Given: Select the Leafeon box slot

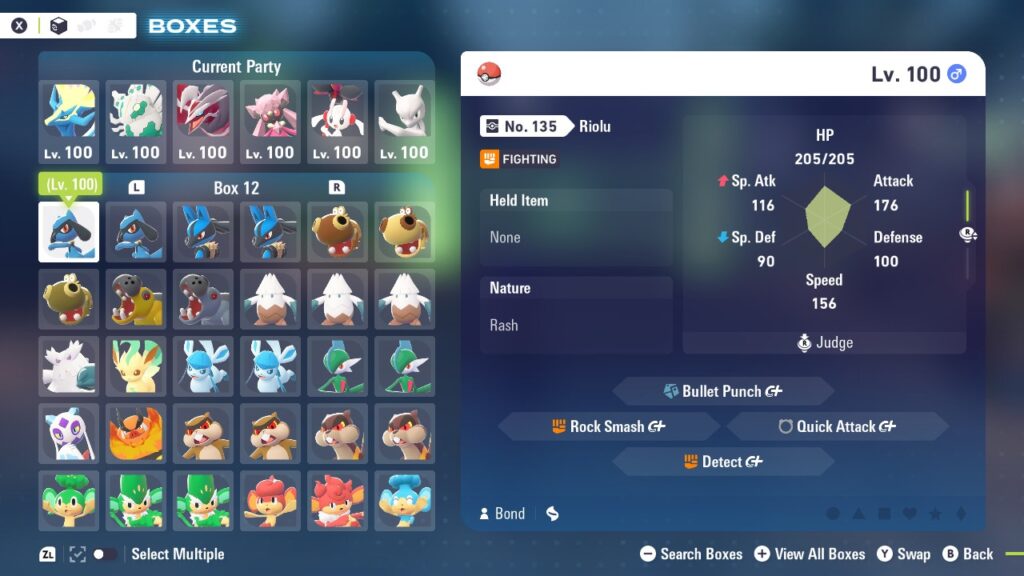Looking at the screenshot, I should 136,366.
